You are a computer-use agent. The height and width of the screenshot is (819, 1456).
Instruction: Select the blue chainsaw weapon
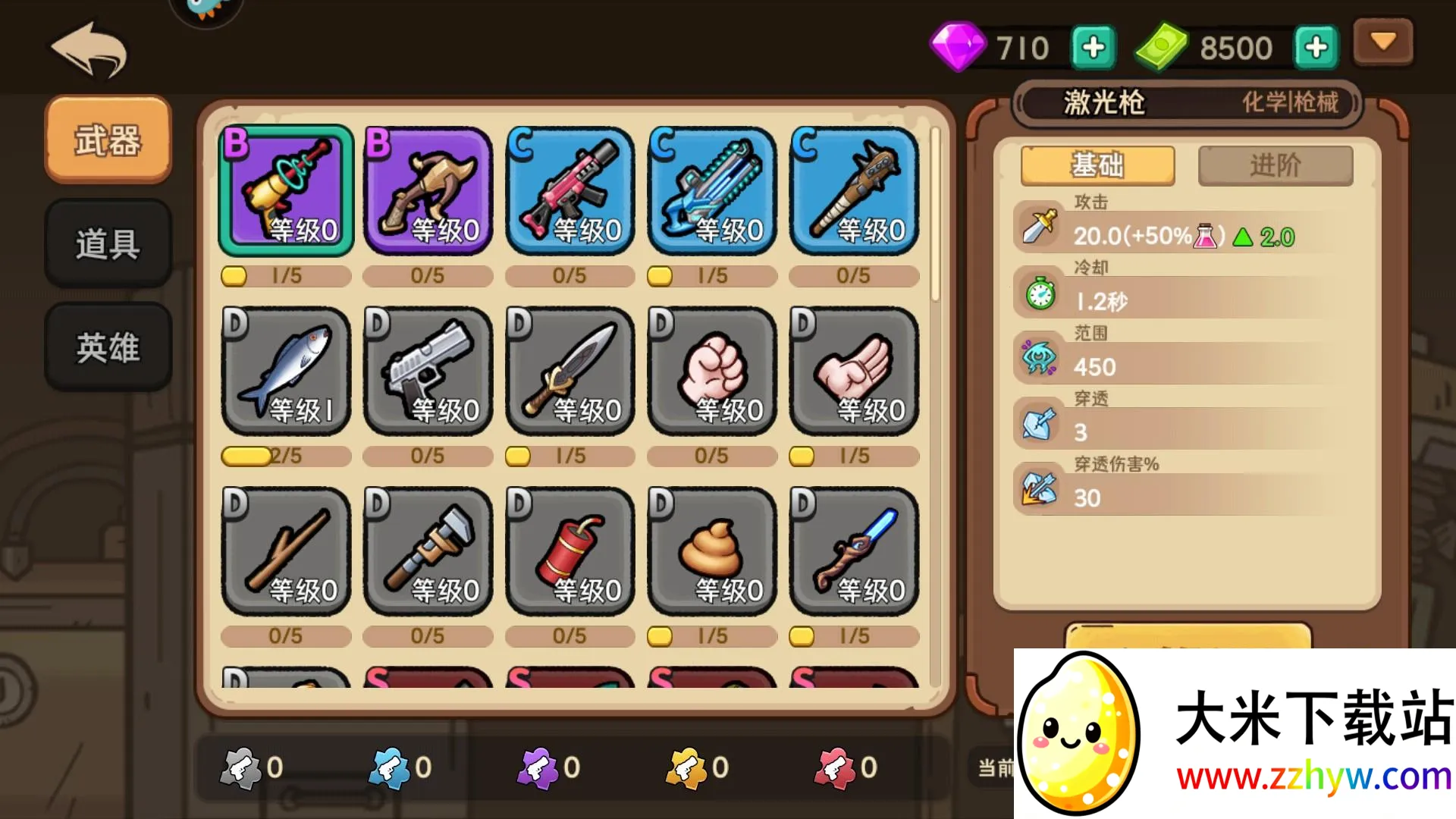(x=712, y=190)
